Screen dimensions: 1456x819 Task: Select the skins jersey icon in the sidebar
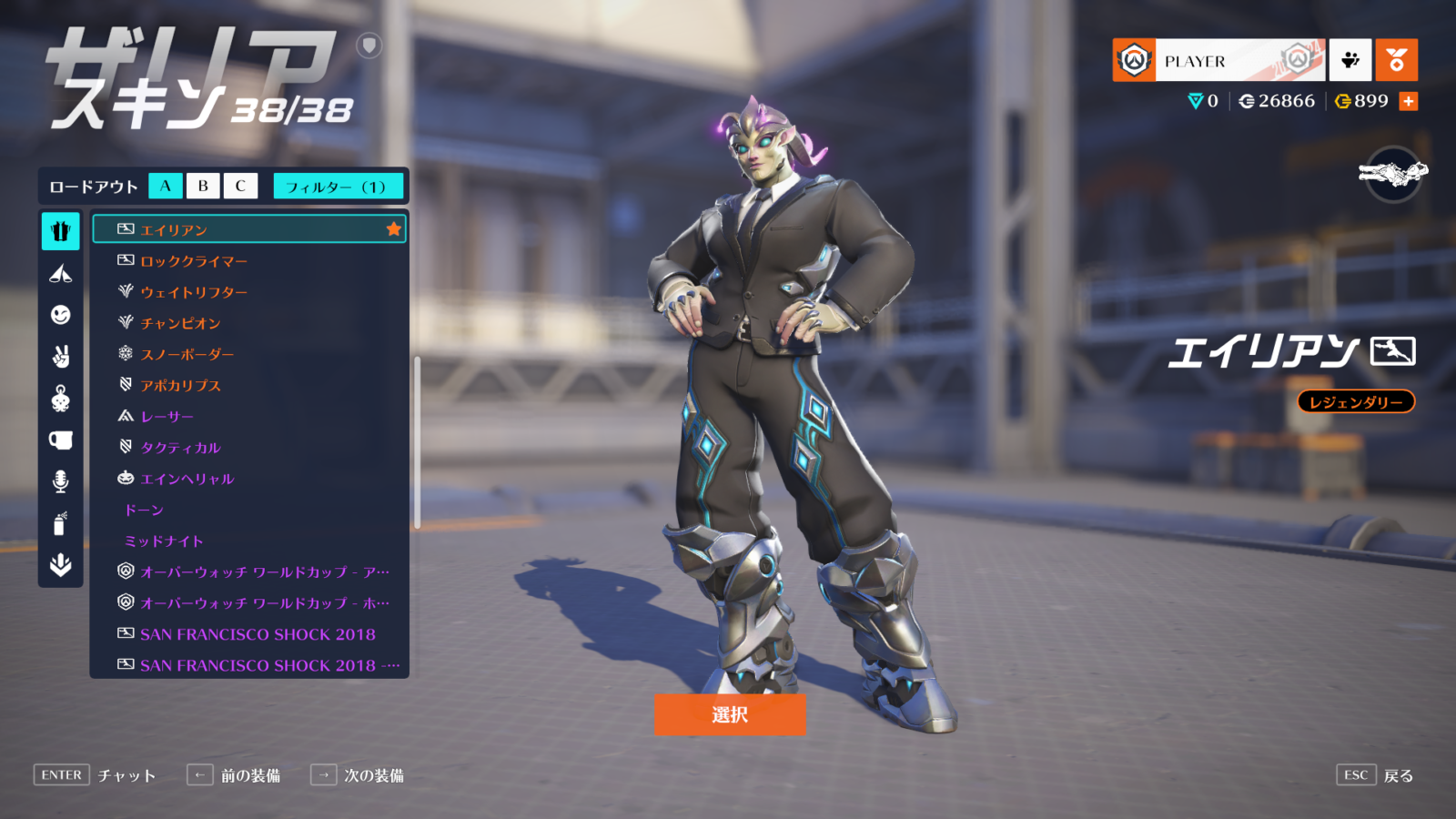[59, 232]
